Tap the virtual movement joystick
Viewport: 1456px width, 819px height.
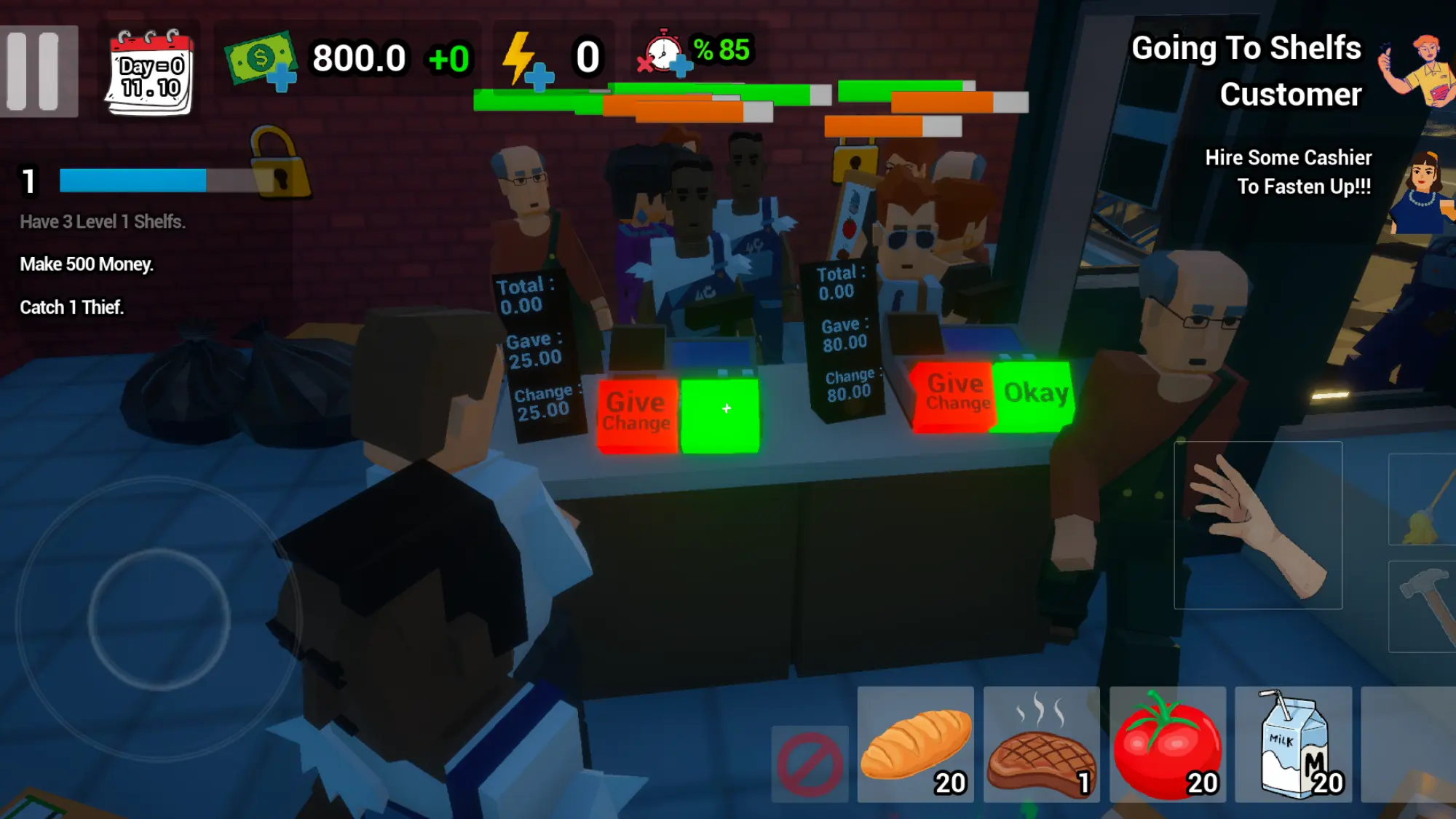[159, 619]
